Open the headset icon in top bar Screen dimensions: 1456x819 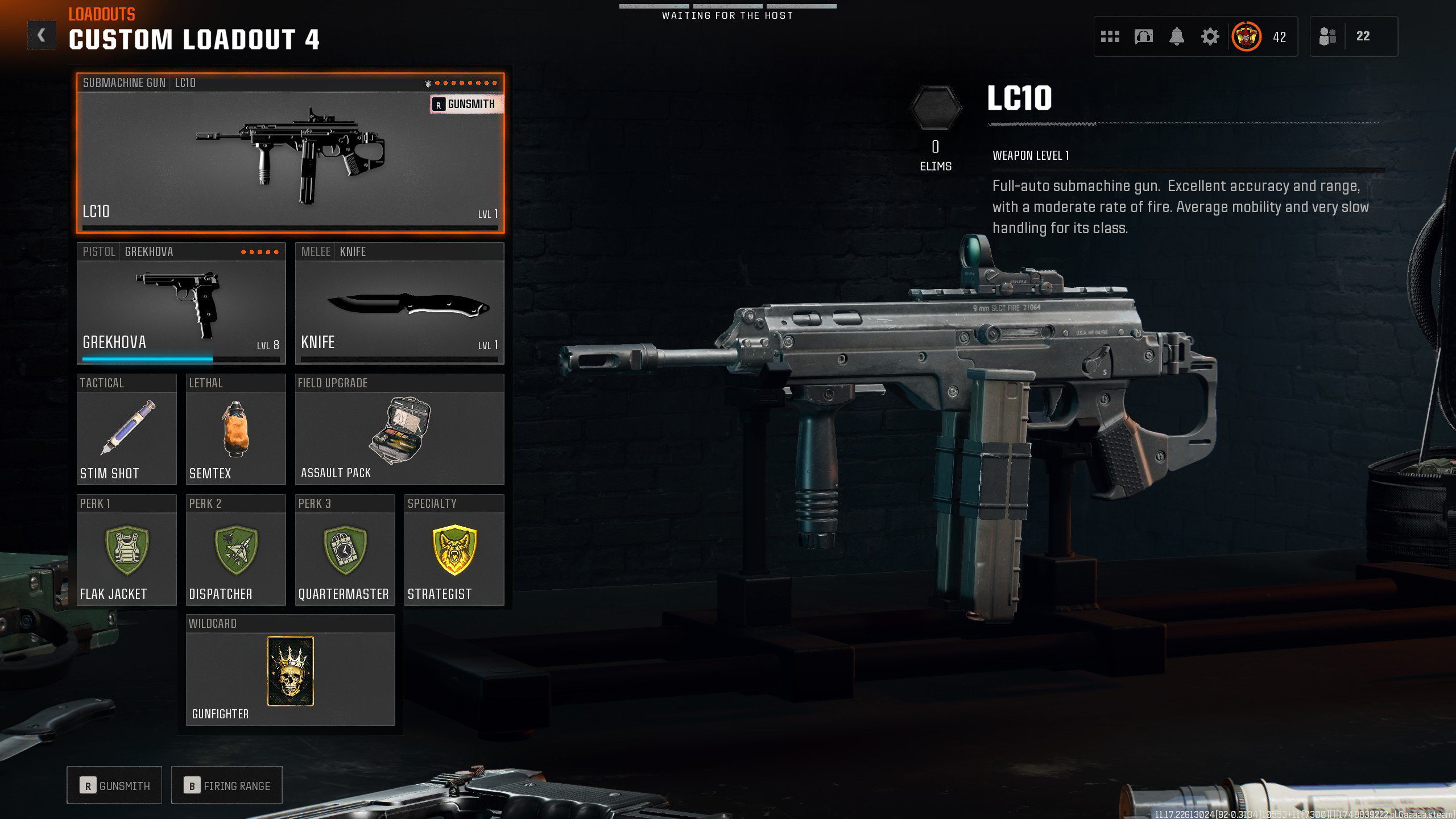click(x=1143, y=37)
